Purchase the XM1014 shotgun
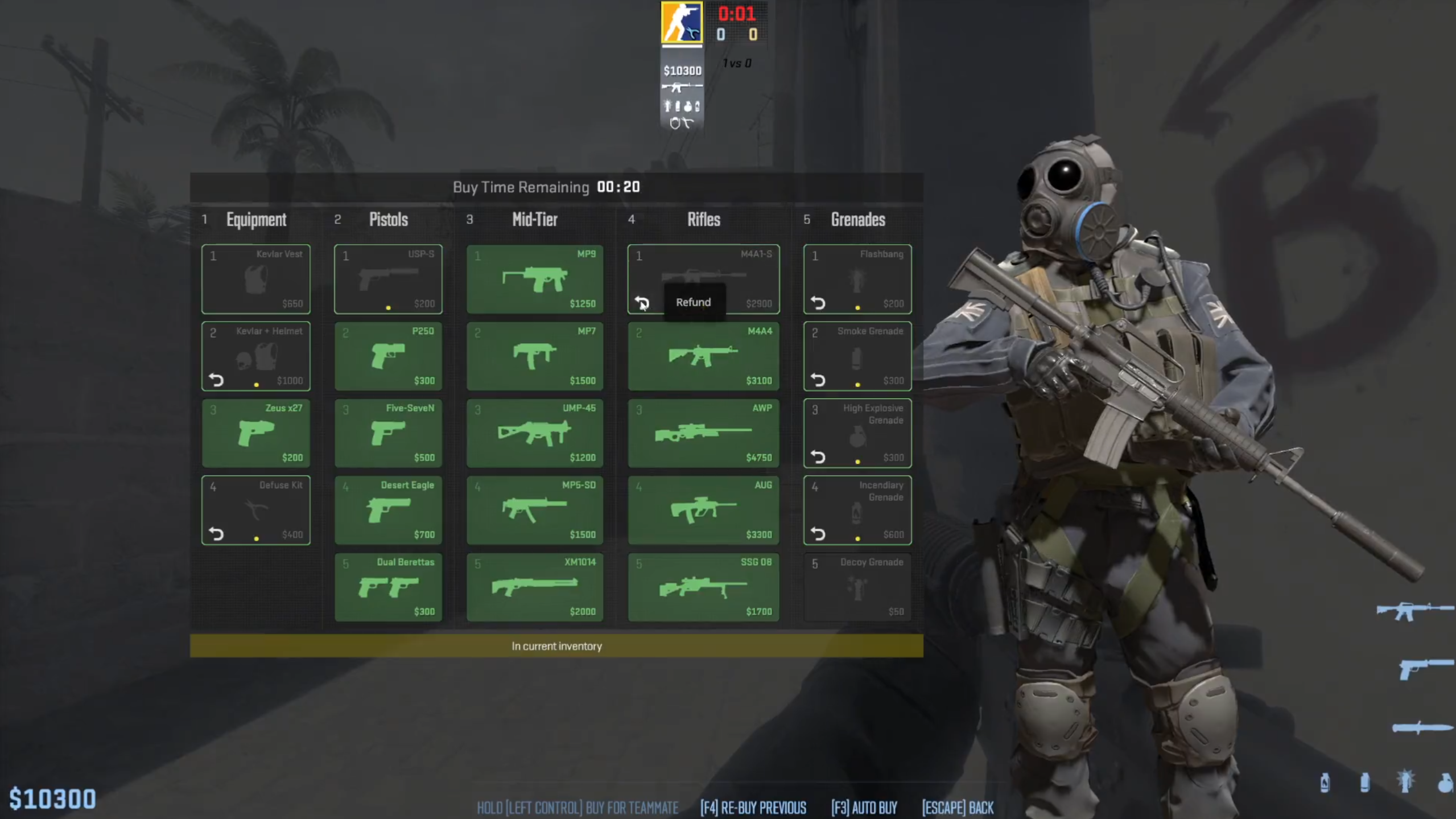The image size is (1456, 819). coord(534,587)
